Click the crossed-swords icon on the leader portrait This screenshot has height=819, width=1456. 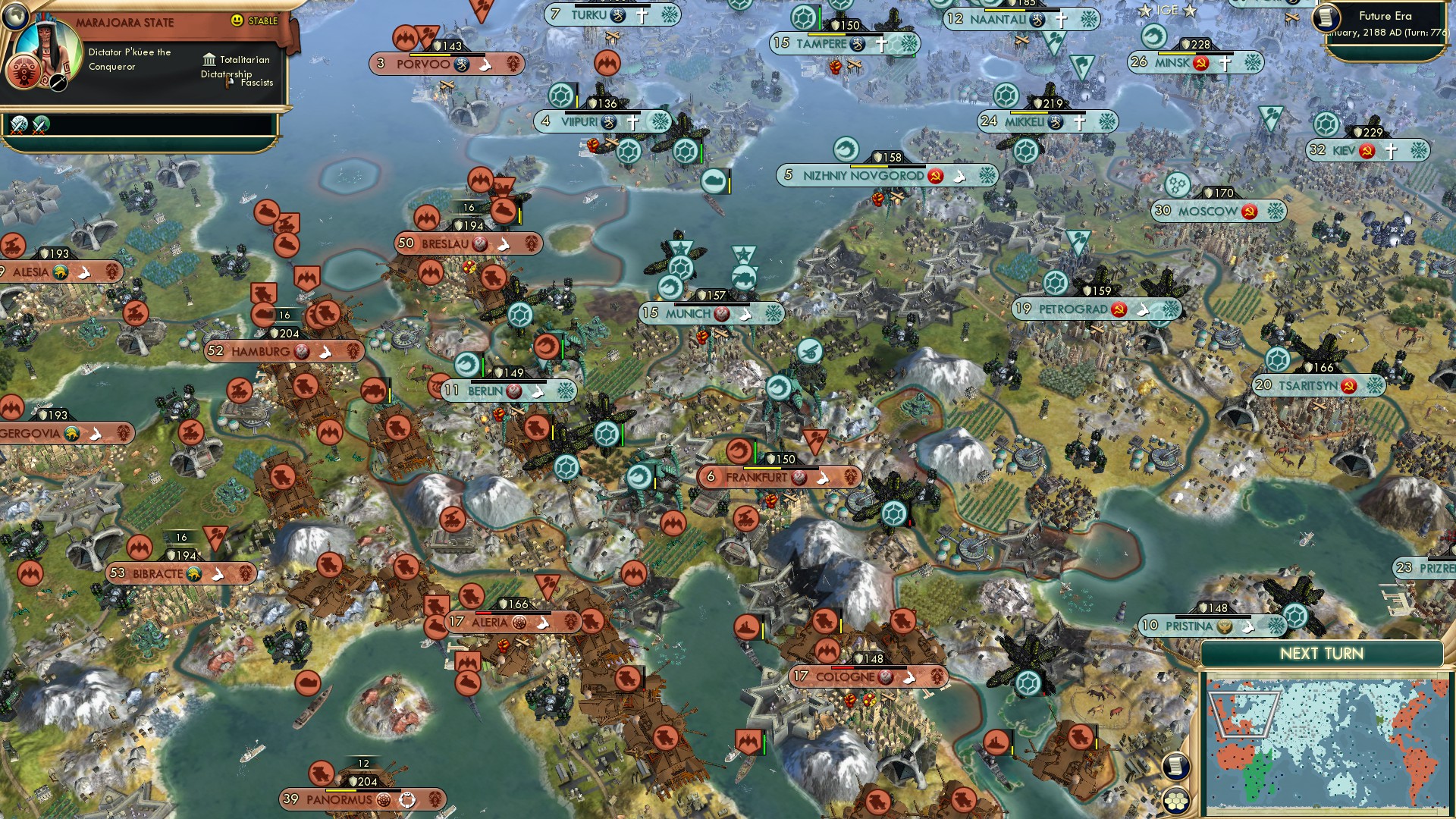coord(58,83)
